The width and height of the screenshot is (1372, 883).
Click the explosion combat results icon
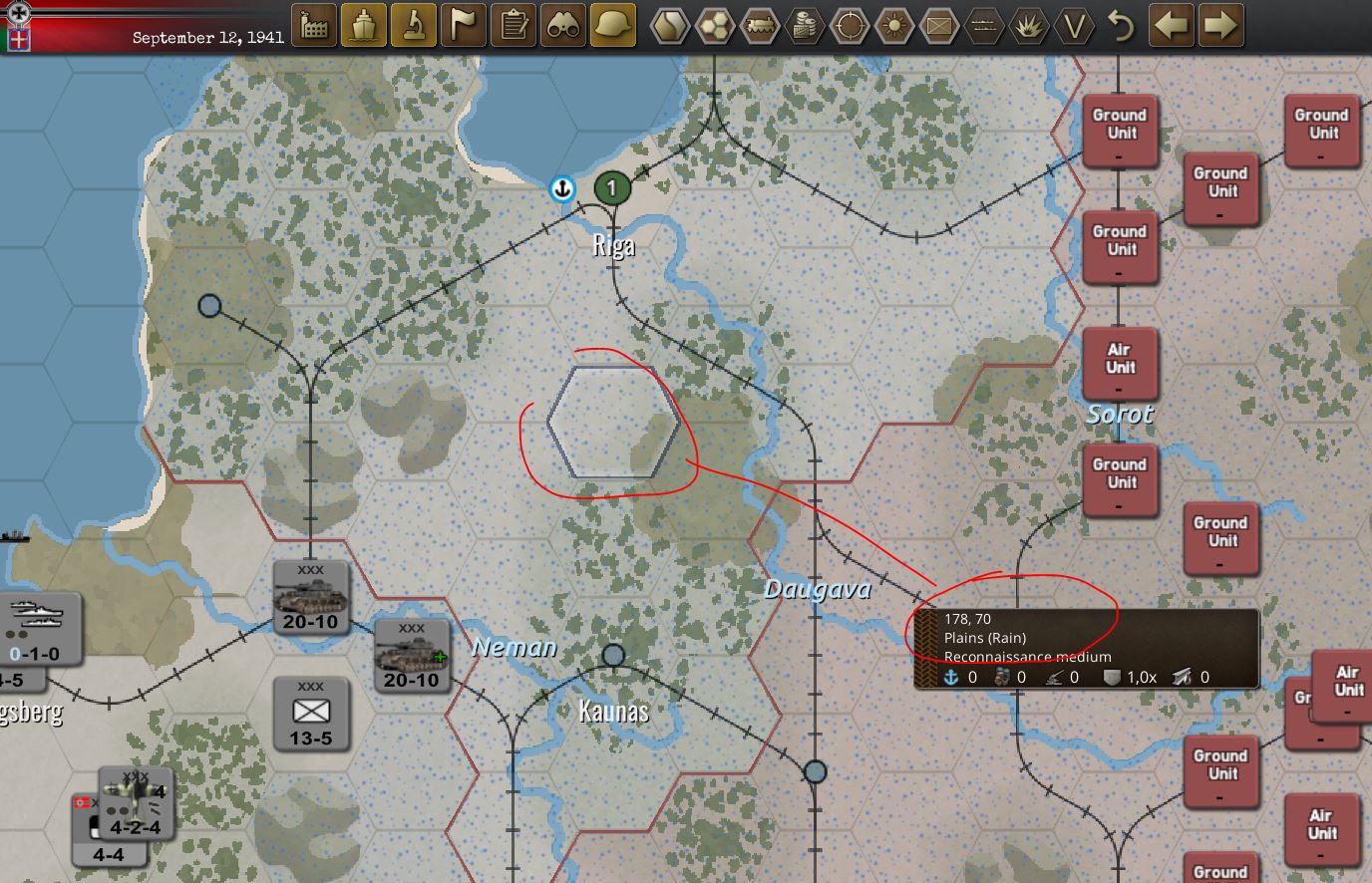[1030, 26]
